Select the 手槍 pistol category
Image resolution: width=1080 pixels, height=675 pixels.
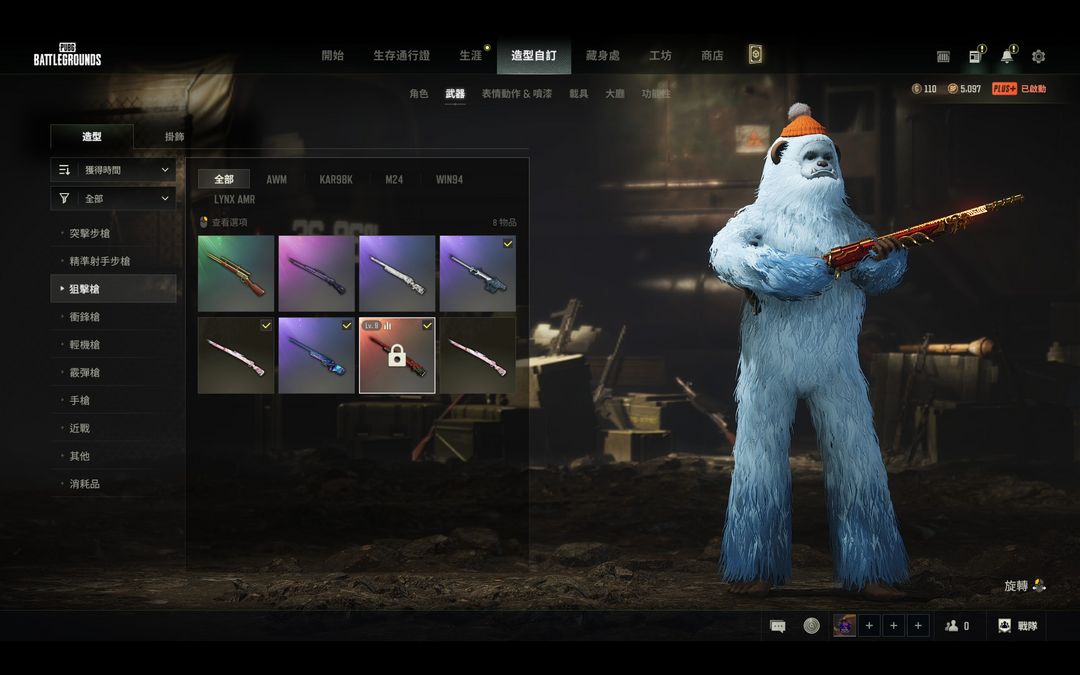pos(79,400)
